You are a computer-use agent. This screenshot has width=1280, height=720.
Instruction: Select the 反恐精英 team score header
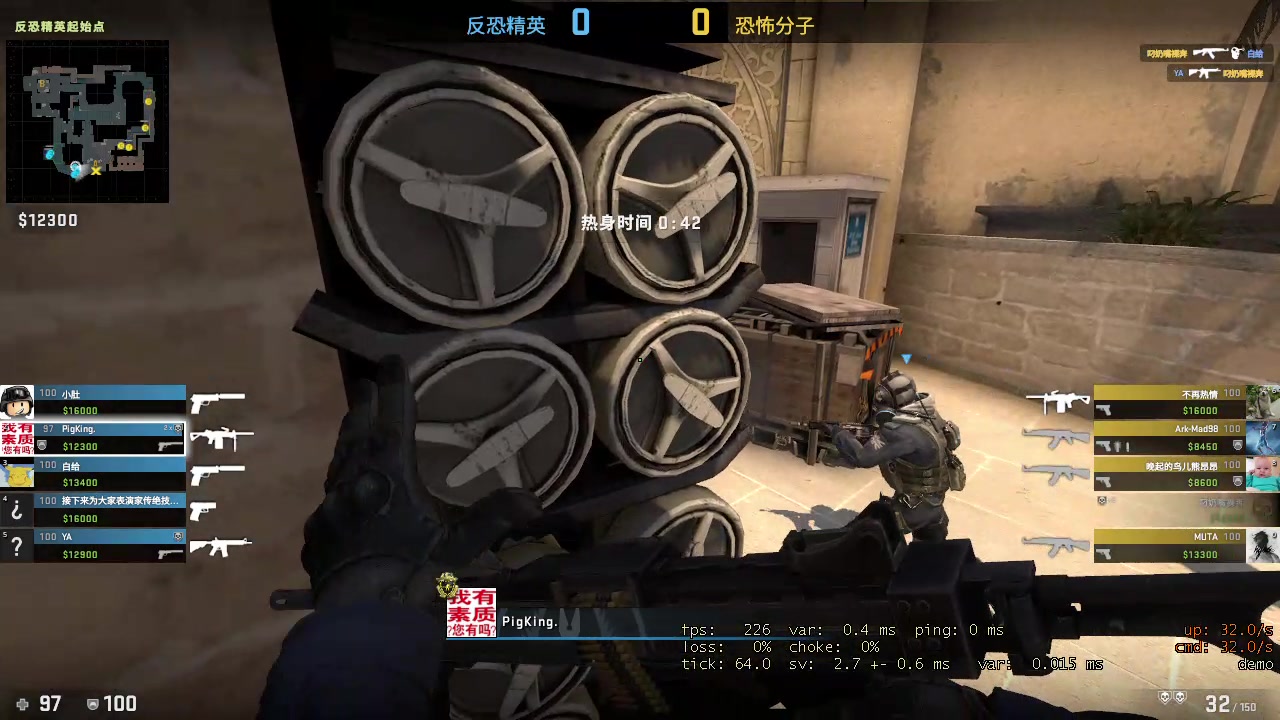tap(505, 25)
